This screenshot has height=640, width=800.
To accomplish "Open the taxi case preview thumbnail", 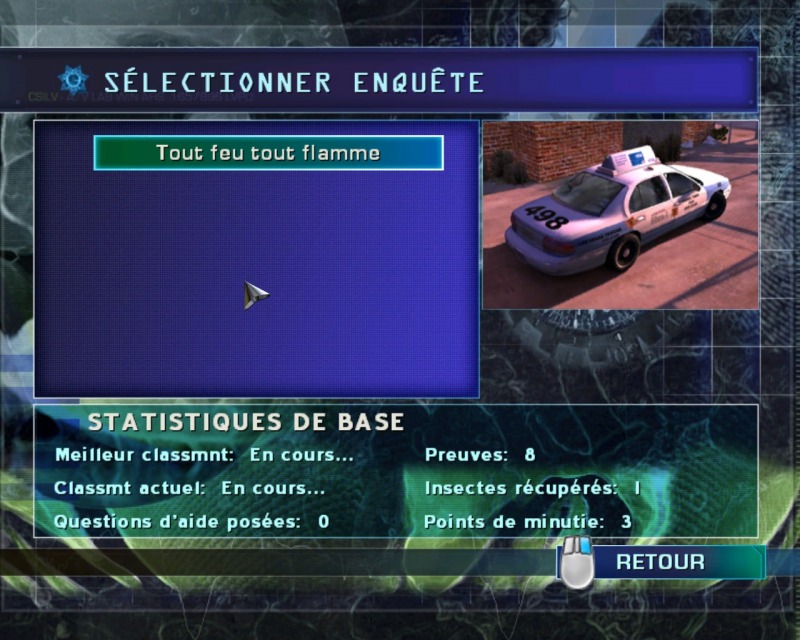I will (x=620, y=215).
